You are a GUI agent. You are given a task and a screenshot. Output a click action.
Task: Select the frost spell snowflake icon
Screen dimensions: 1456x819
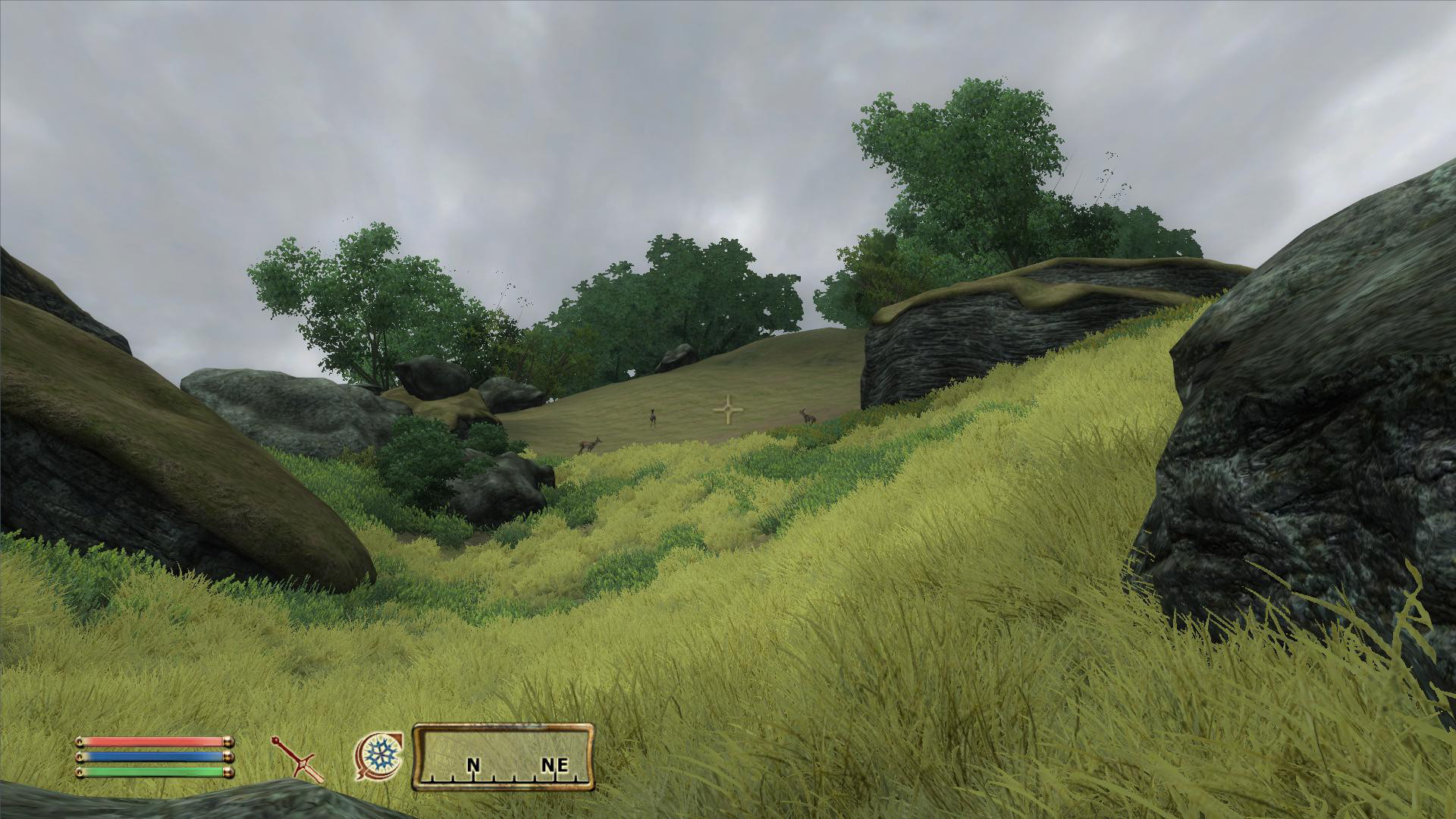pyautogui.click(x=378, y=756)
